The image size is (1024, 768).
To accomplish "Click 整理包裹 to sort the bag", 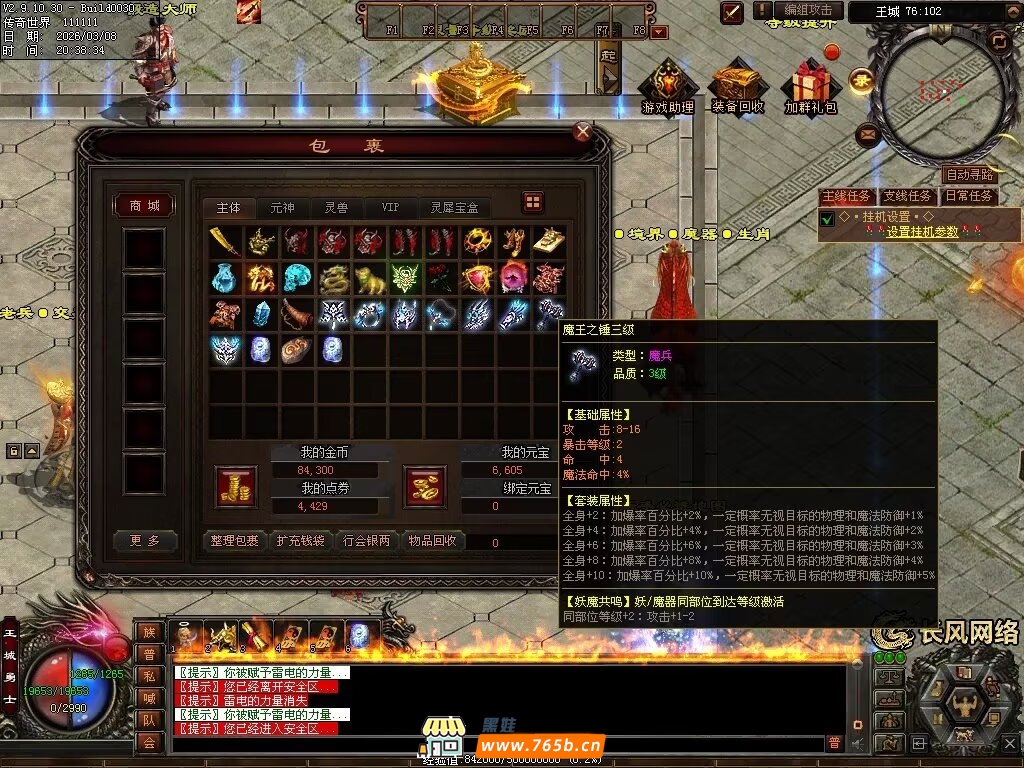I will (x=235, y=541).
